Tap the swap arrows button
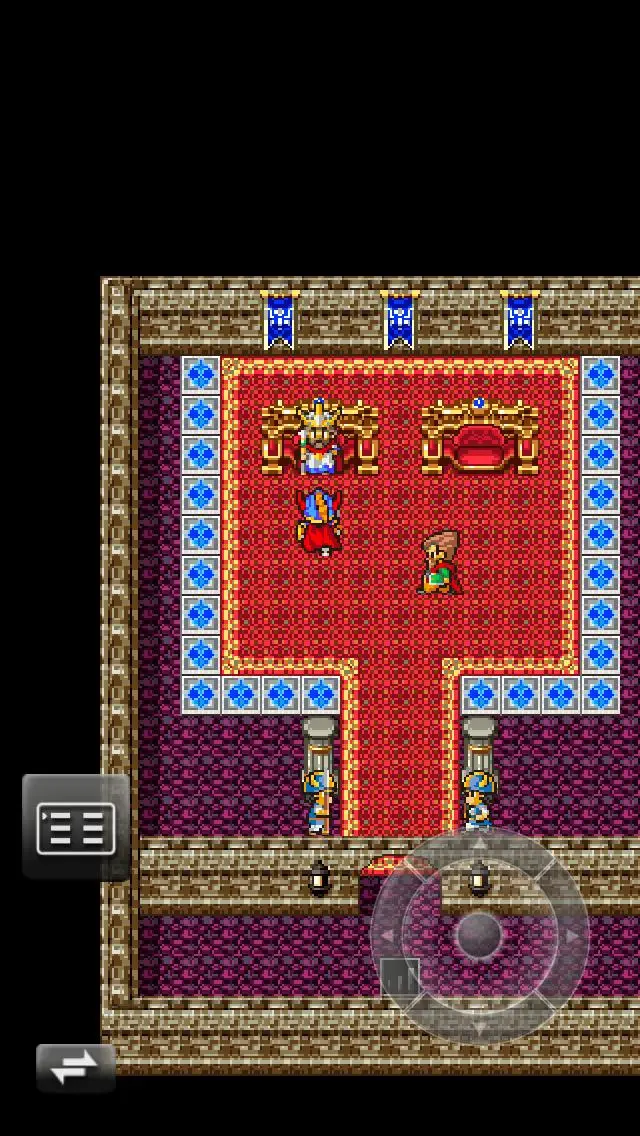640x1136 pixels. point(75,1068)
